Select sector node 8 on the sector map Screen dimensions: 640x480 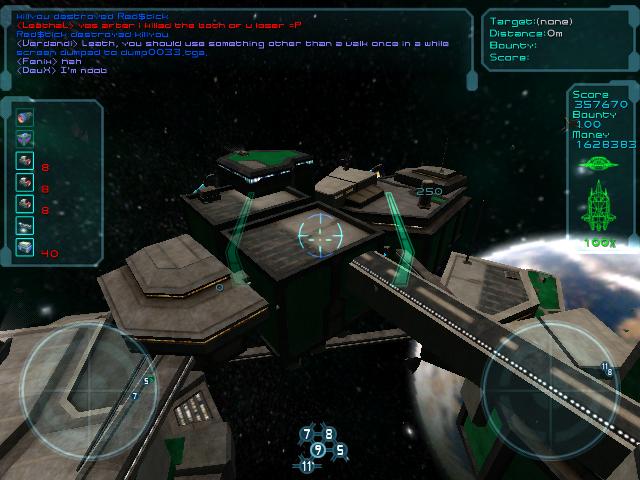point(329,434)
